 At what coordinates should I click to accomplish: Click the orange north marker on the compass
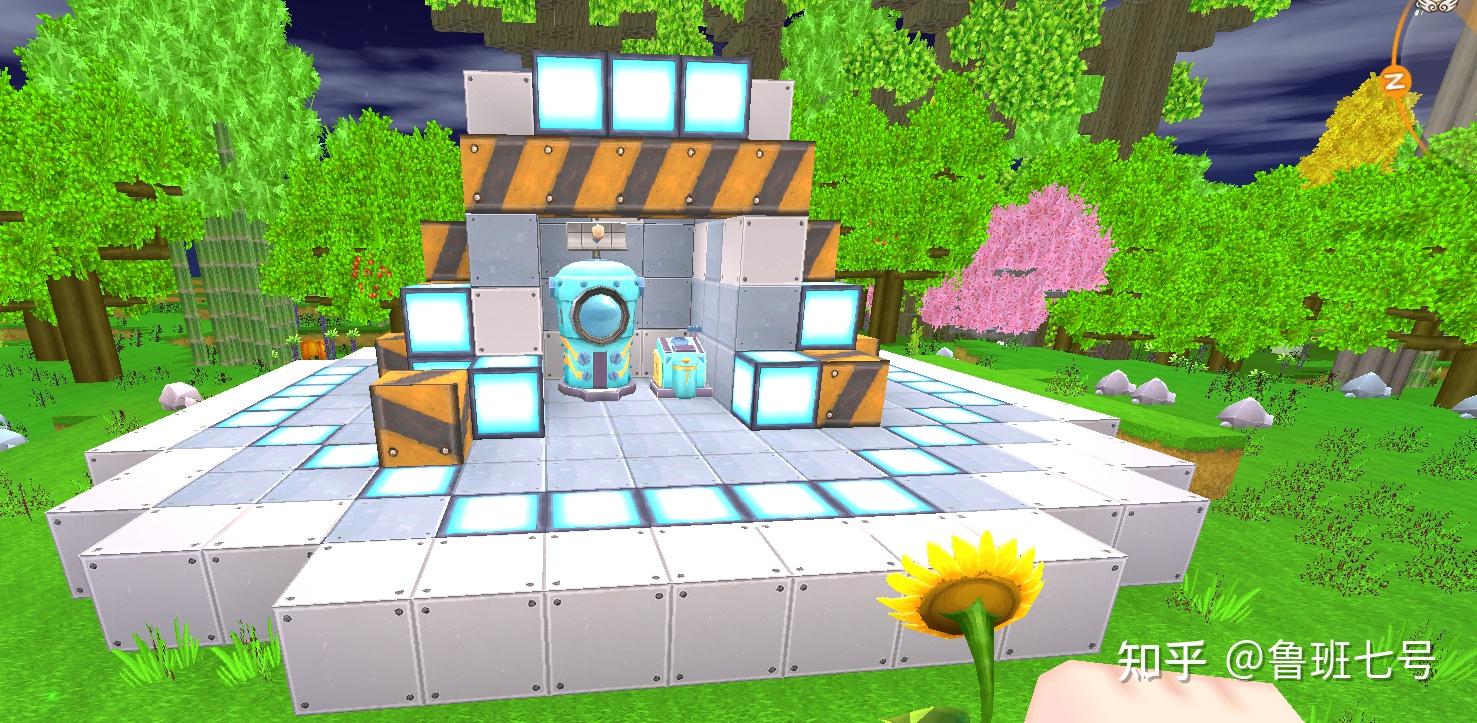(1393, 81)
